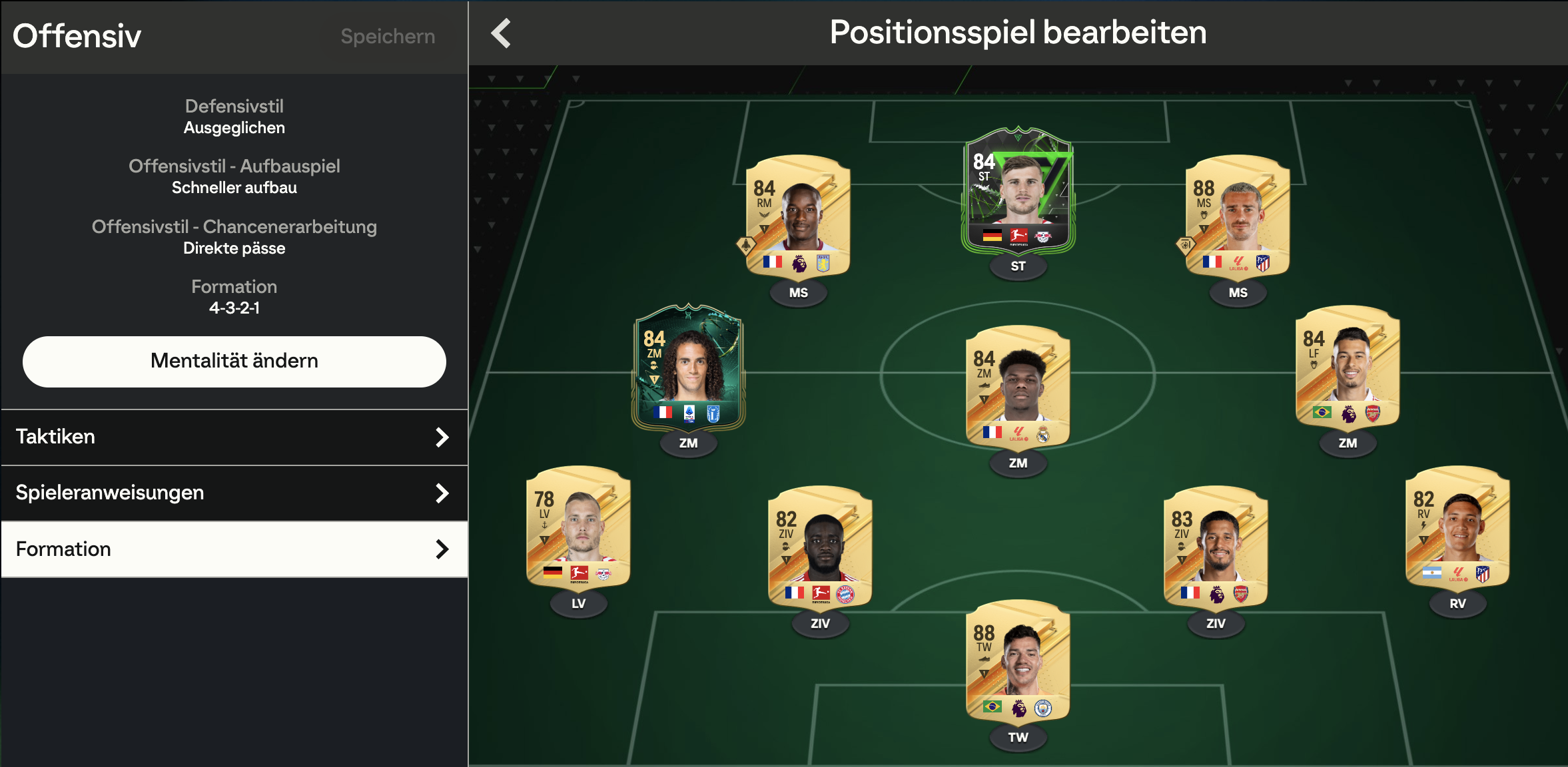Open the Taktiken menu row
This screenshot has width=1568, height=767.
click(x=234, y=437)
